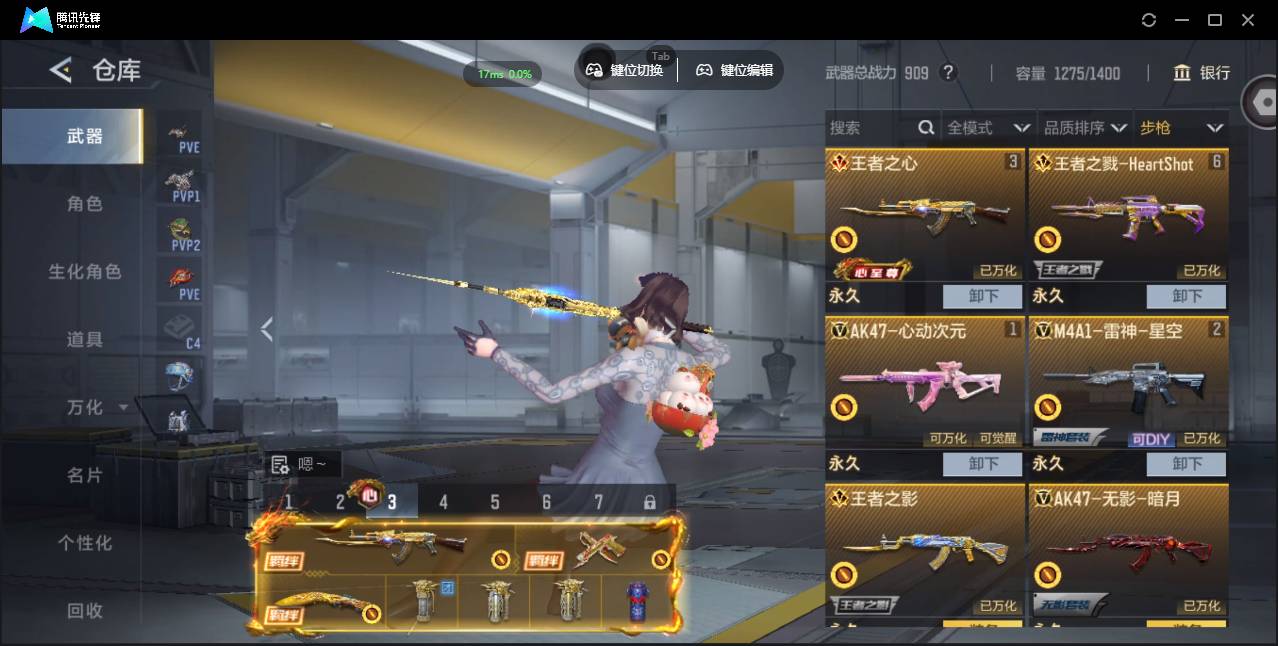This screenshot has height=646, width=1278.
Task: Show the 道具 category
Action: tap(84, 340)
